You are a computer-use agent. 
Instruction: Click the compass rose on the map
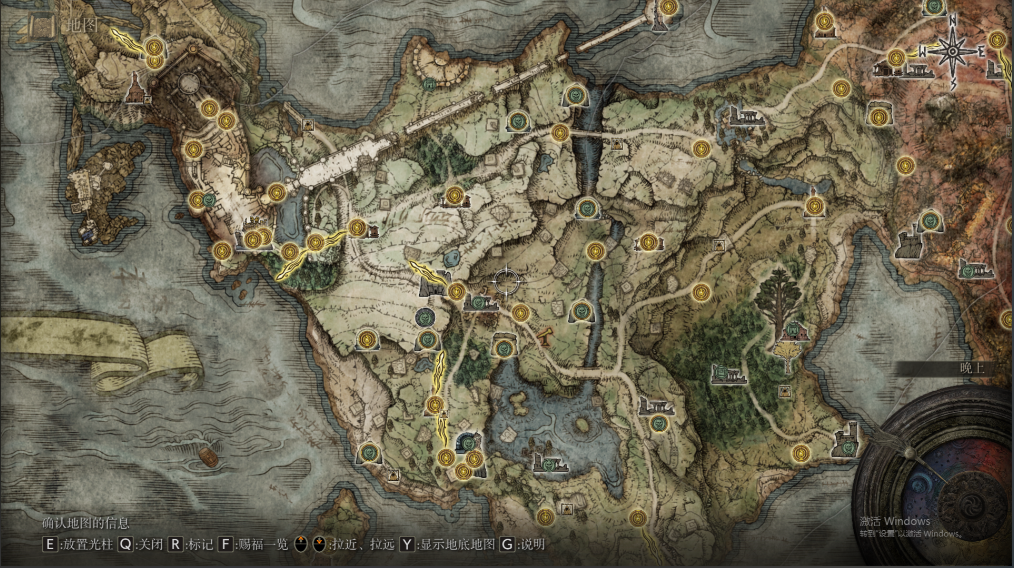[952, 48]
